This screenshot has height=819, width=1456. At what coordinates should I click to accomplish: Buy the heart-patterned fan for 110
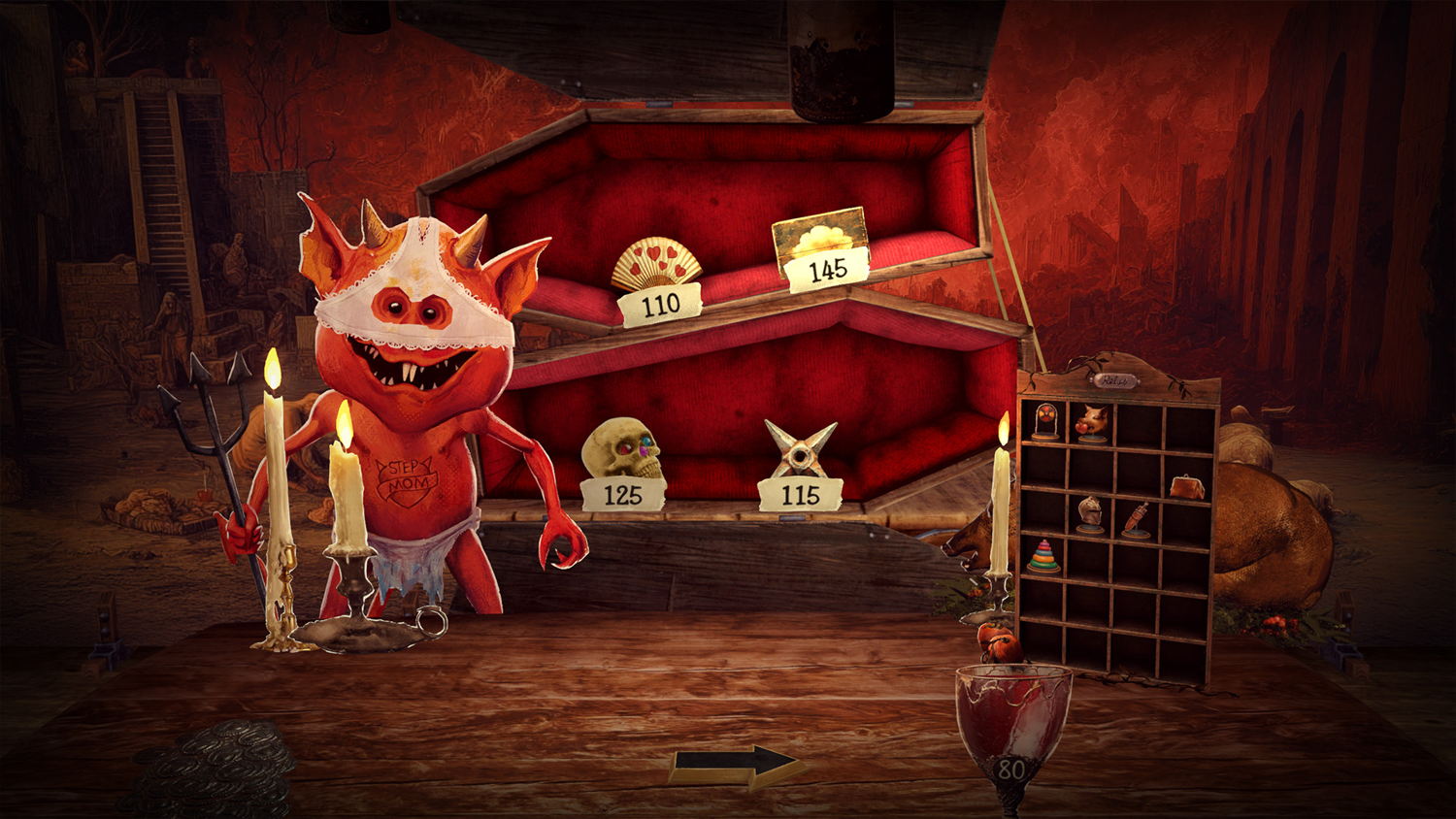click(x=659, y=270)
